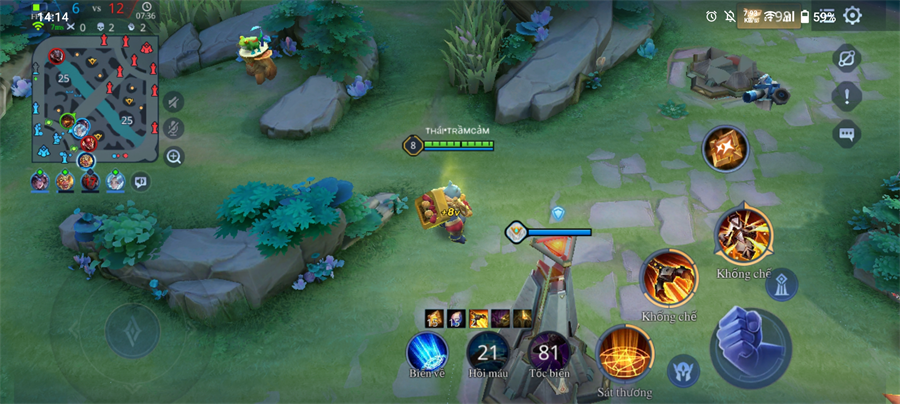The height and width of the screenshot is (404, 900).
Task: Open the minimap
Action: (97, 98)
